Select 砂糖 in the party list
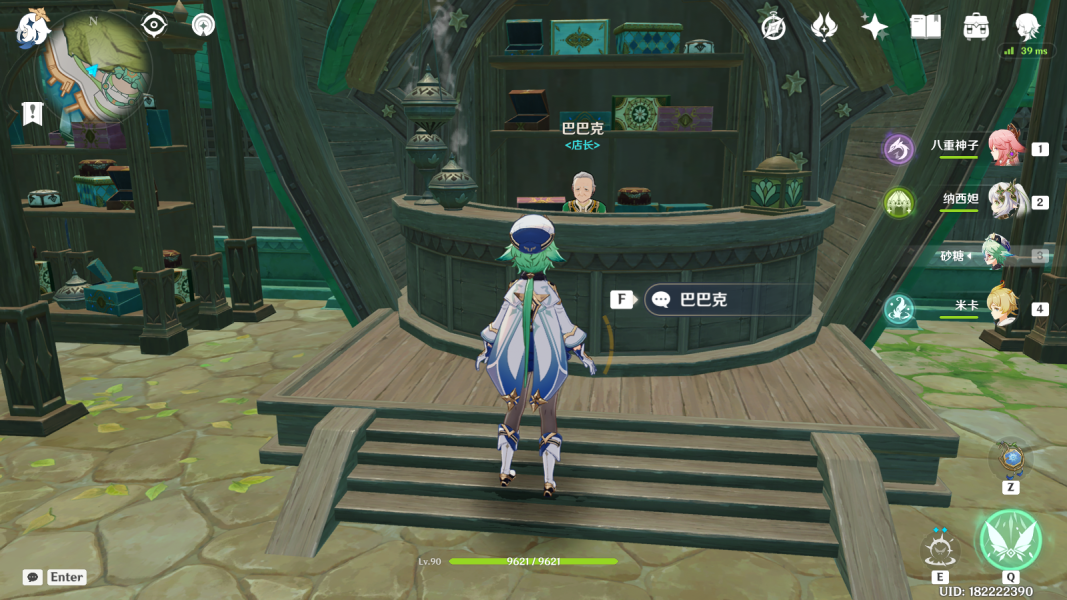Screen dimensions: 1067x600 [1000, 255]
